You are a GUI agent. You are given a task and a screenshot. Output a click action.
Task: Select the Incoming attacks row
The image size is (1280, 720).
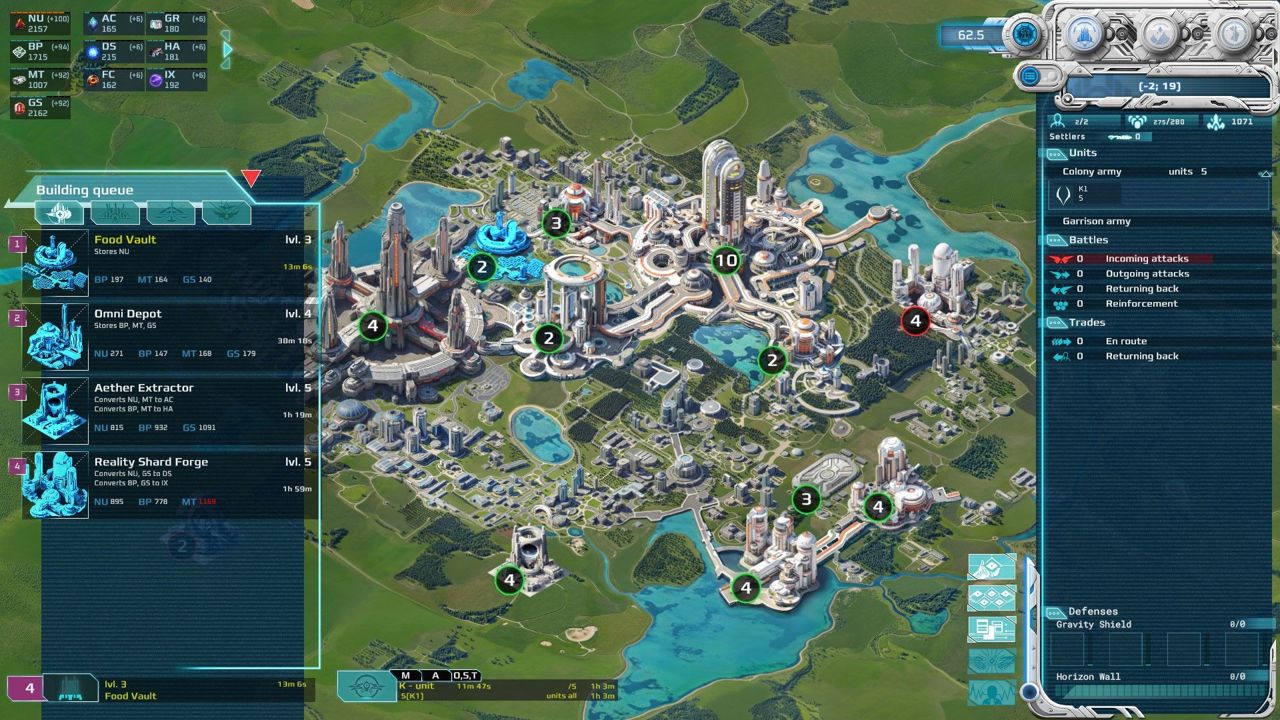(x=1130, y=259)
